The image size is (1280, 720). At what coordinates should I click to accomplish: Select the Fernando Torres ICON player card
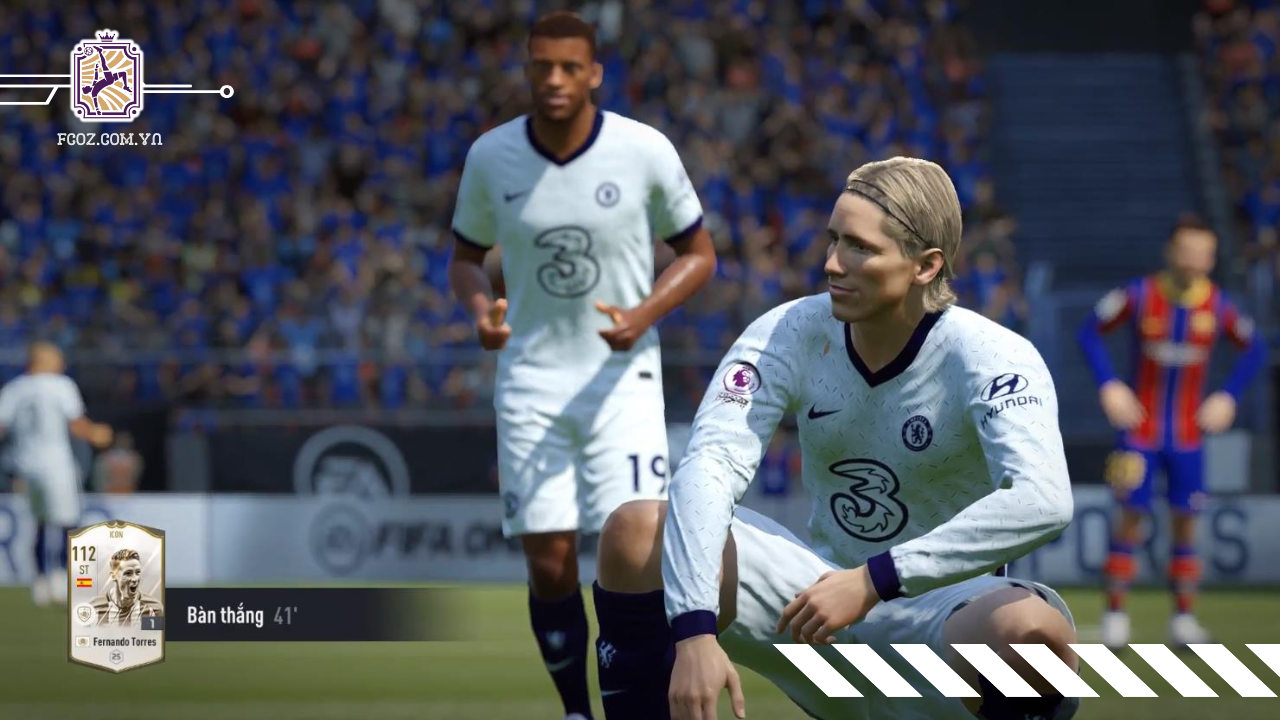(116, 595)
